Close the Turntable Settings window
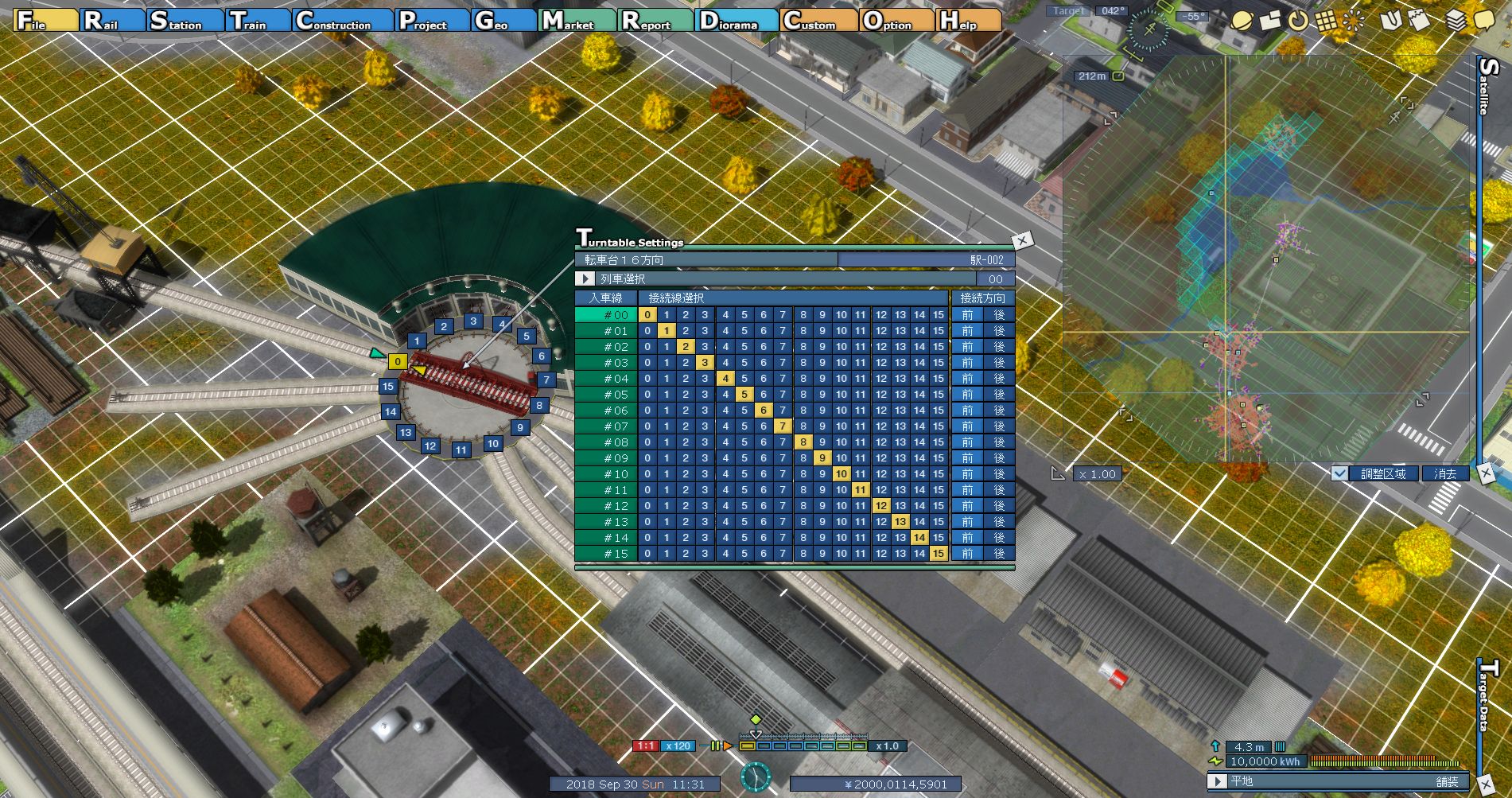Viewport: 1512px width, 798px height. (x=1022, y=239)
